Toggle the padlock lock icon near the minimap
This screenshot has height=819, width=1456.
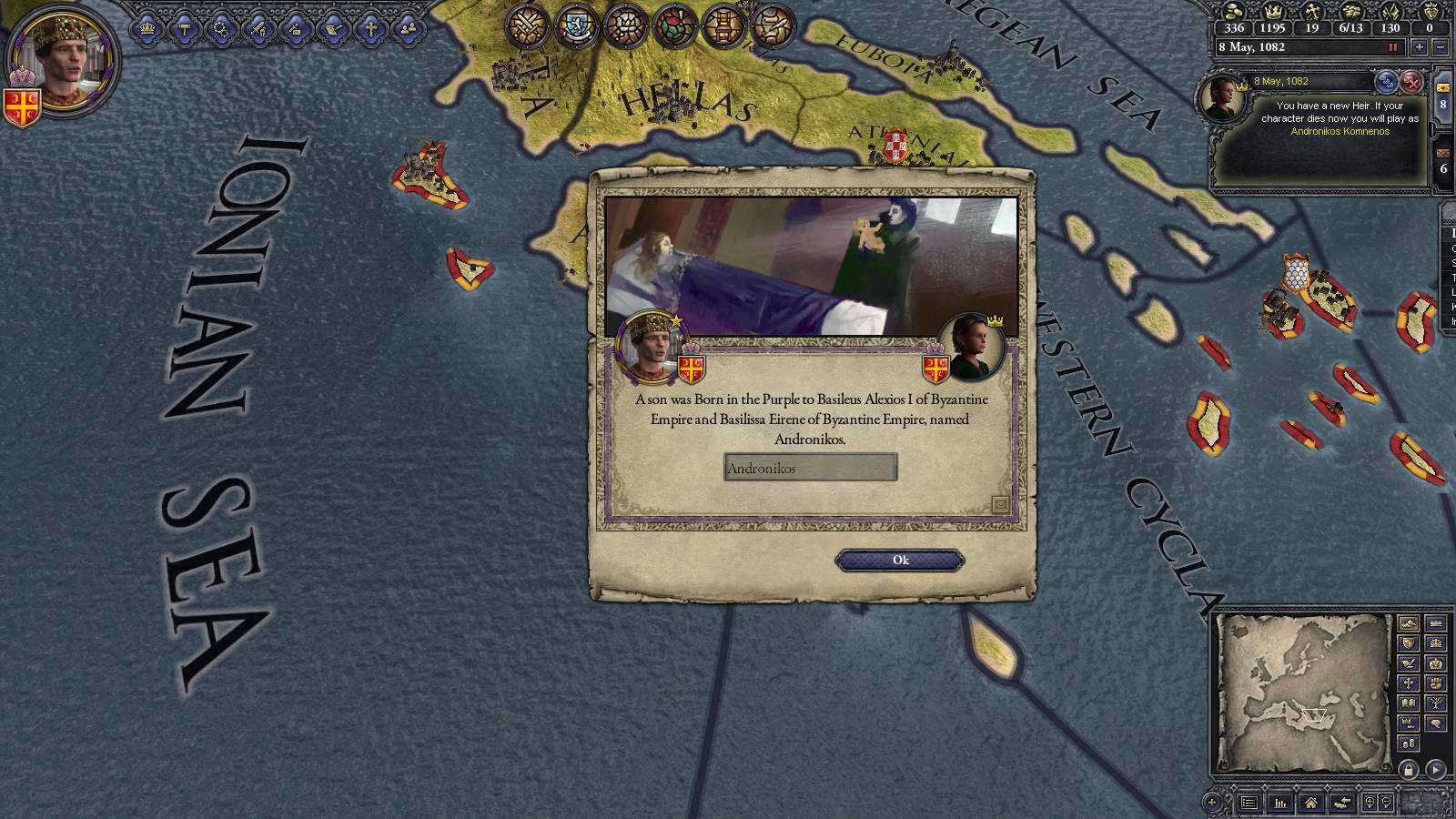pos(1409,769)
